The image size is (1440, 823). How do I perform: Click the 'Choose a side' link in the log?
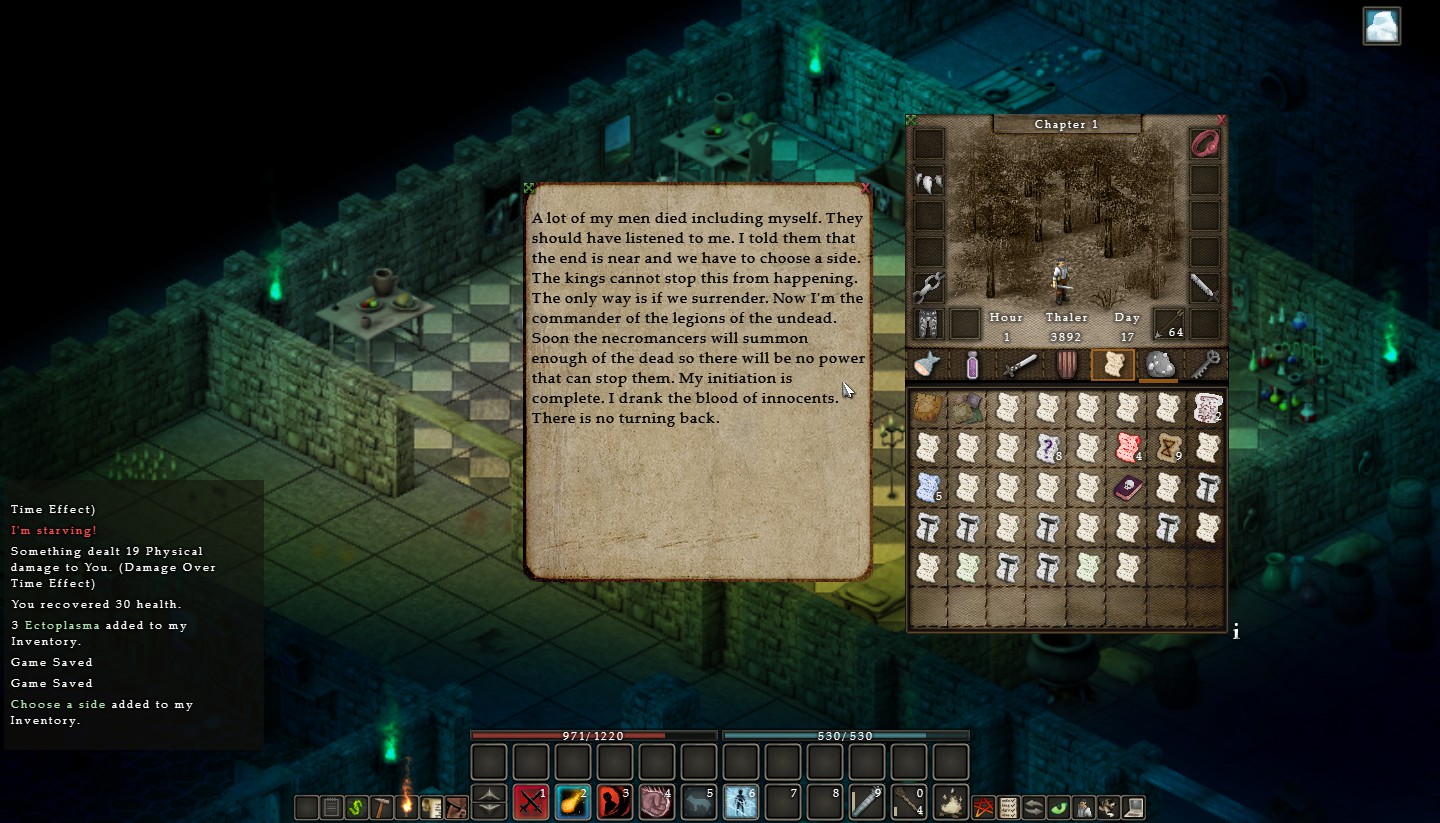click(58, 704)
